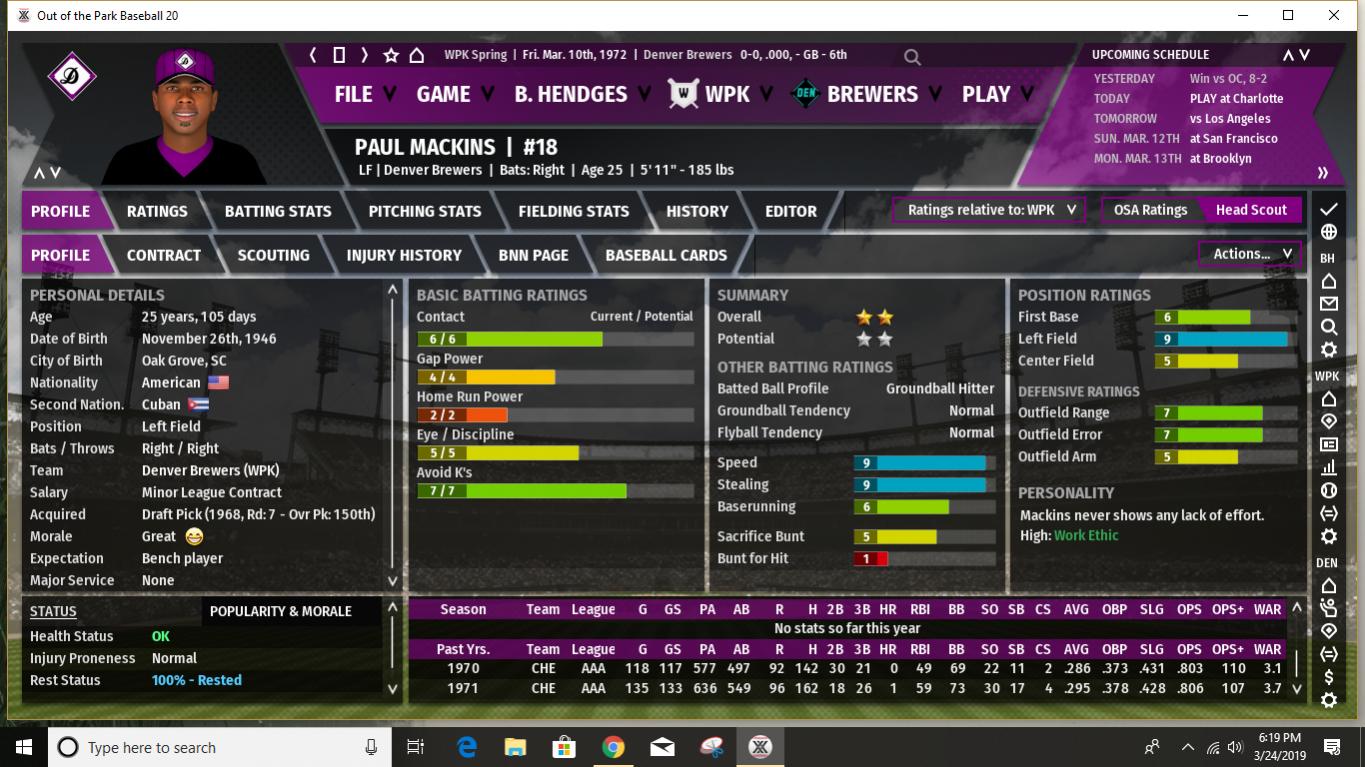Switch to the Popularity & Morale panel
1365x767 pixels.
click(x=281, y=611)
